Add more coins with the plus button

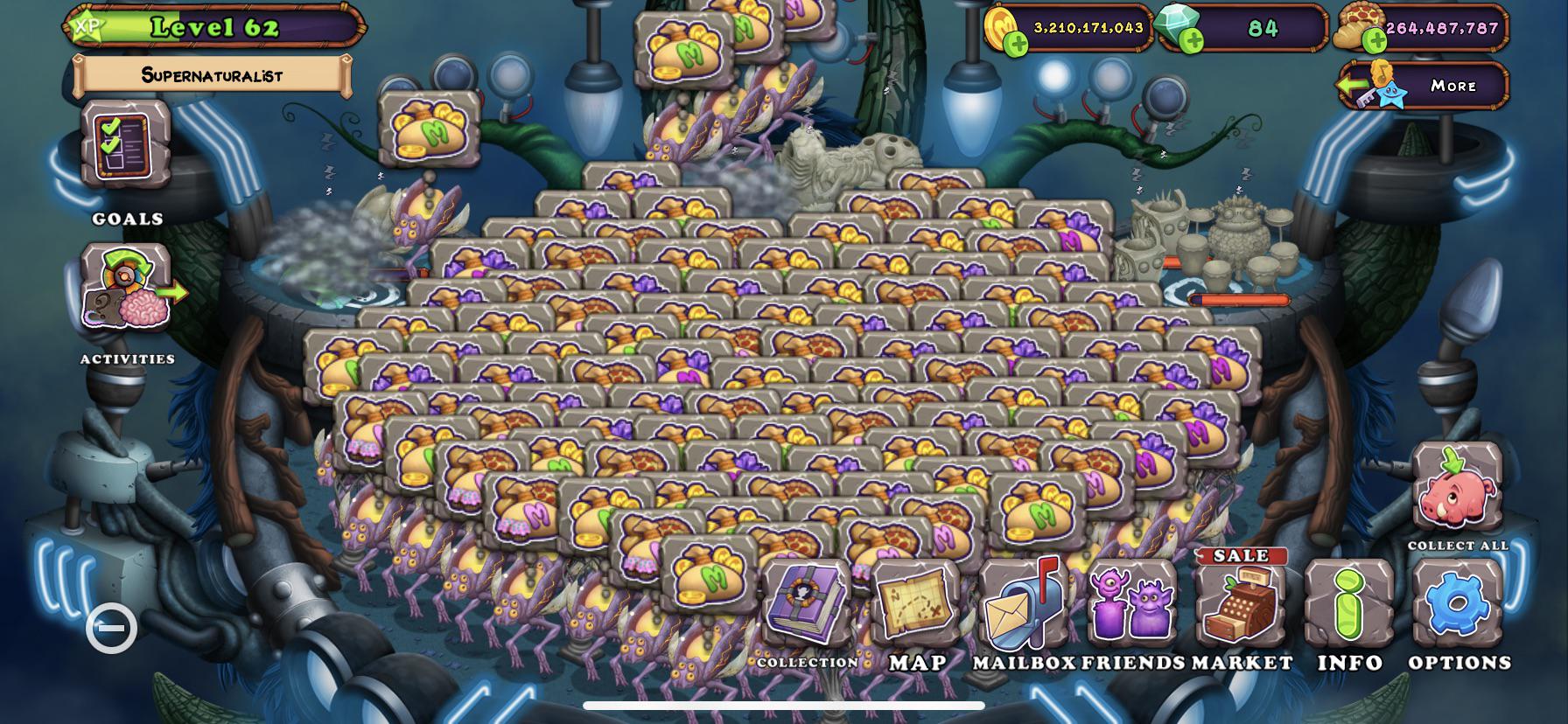coord(1016,42)
